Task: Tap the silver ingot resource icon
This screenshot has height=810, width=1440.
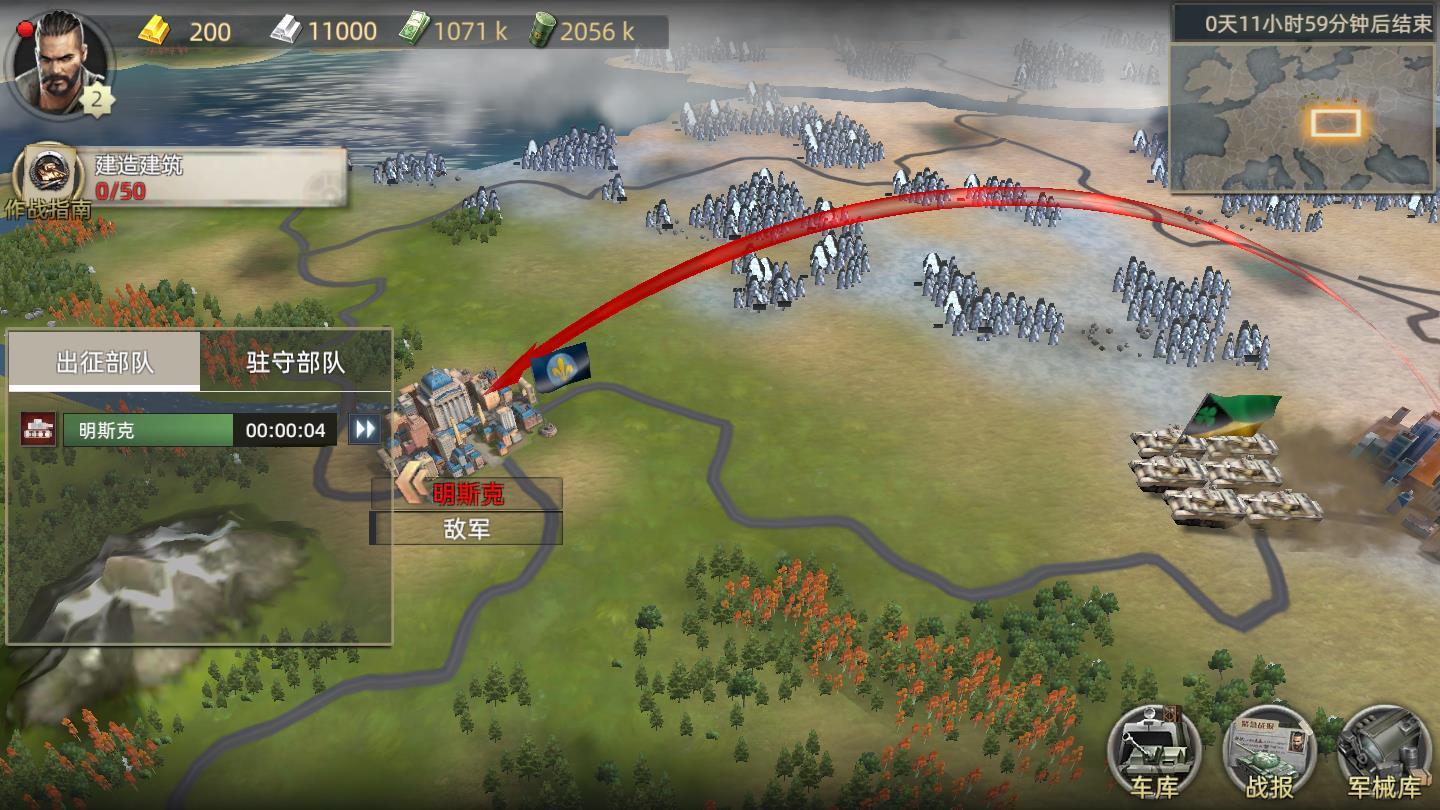Action: tap(285, 31)
